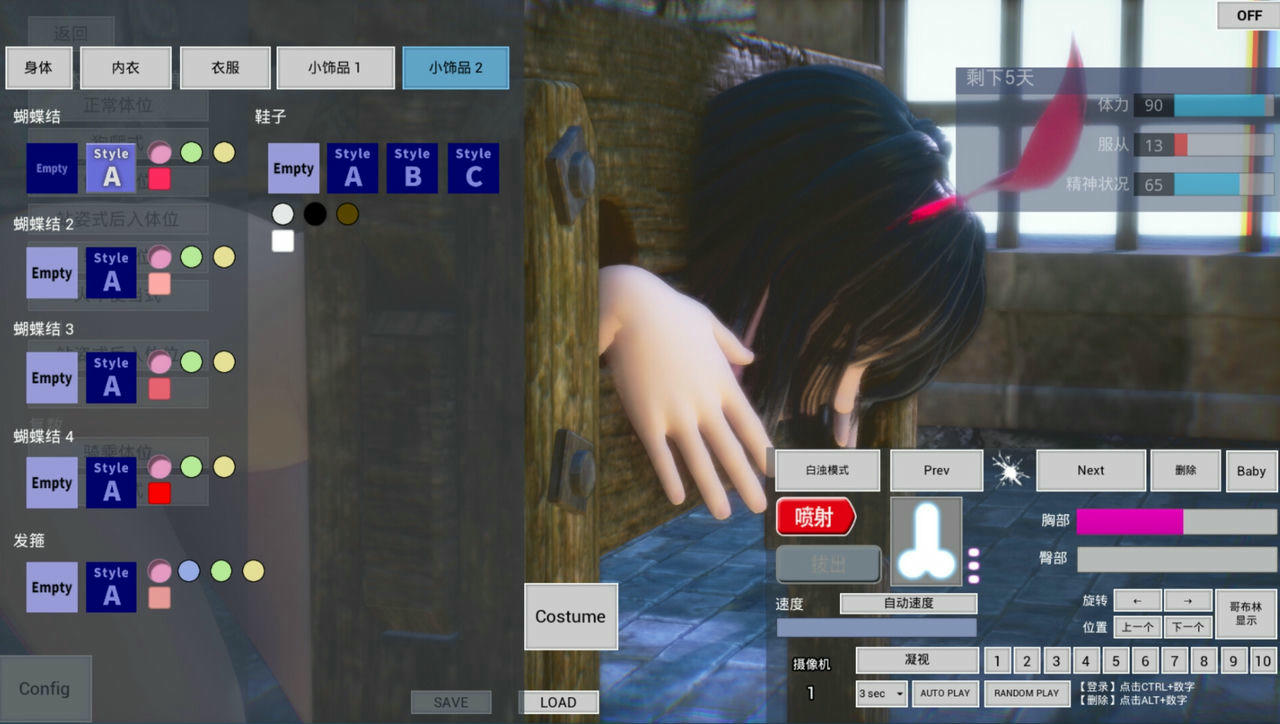
Task: Select shoe Style C under 鞋子
Action: [x=473, y=168]
